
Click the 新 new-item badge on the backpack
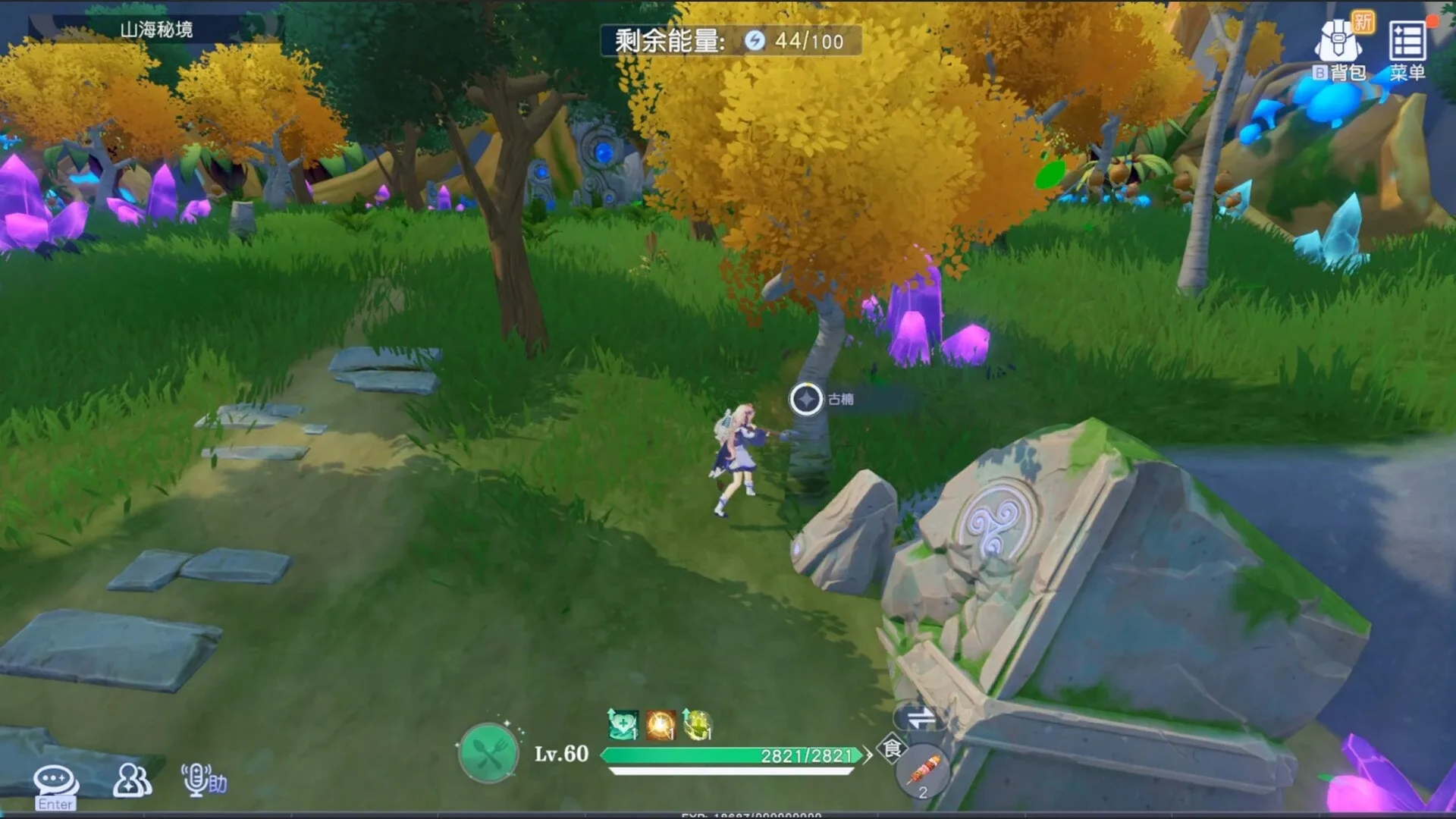(x=1363, y=21)
